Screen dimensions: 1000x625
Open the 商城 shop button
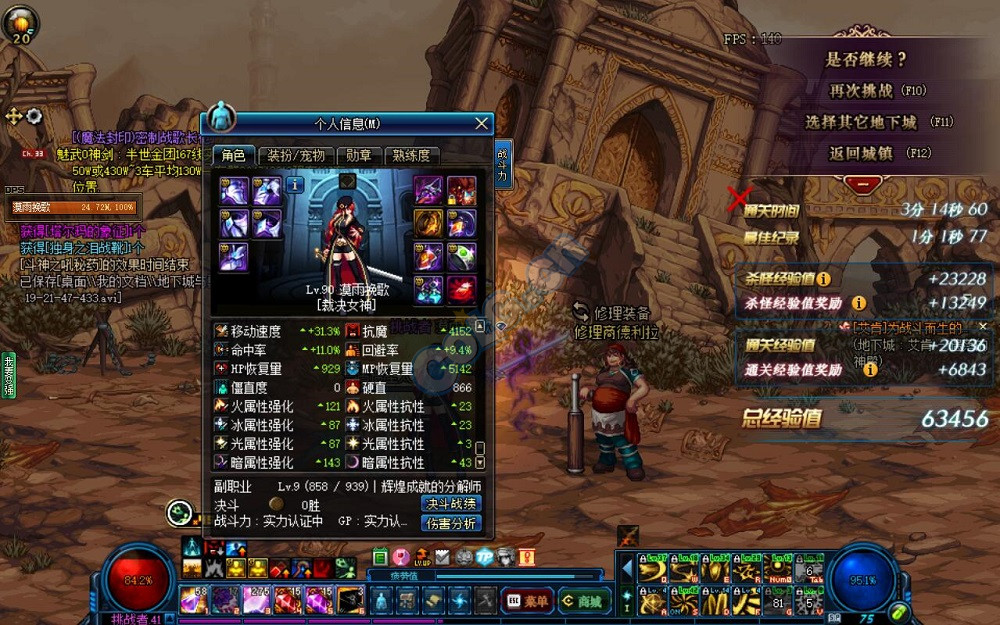[584, 601]
